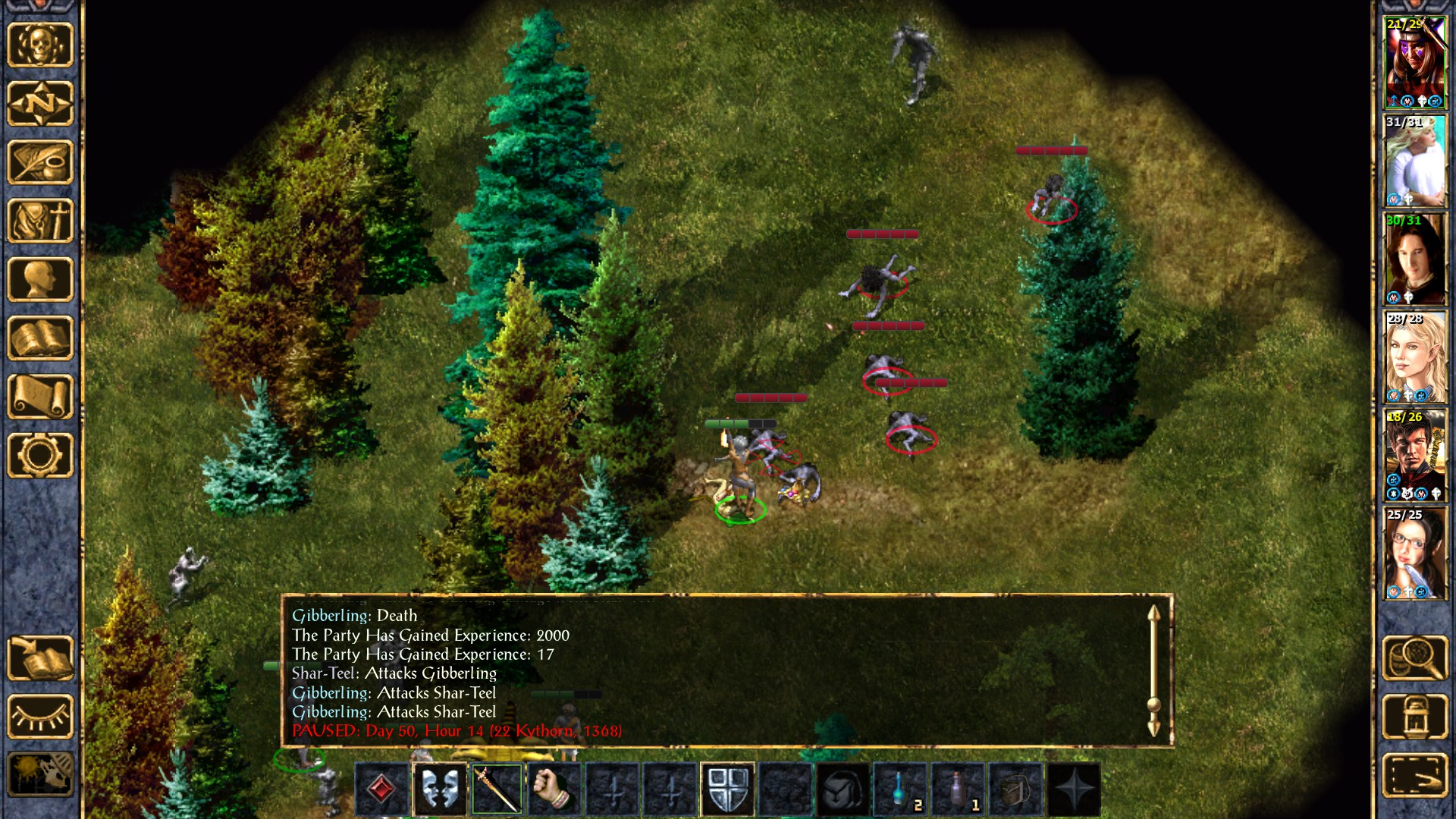
Task: Open the area map with the compass button
Action: (x=40, y=103)
